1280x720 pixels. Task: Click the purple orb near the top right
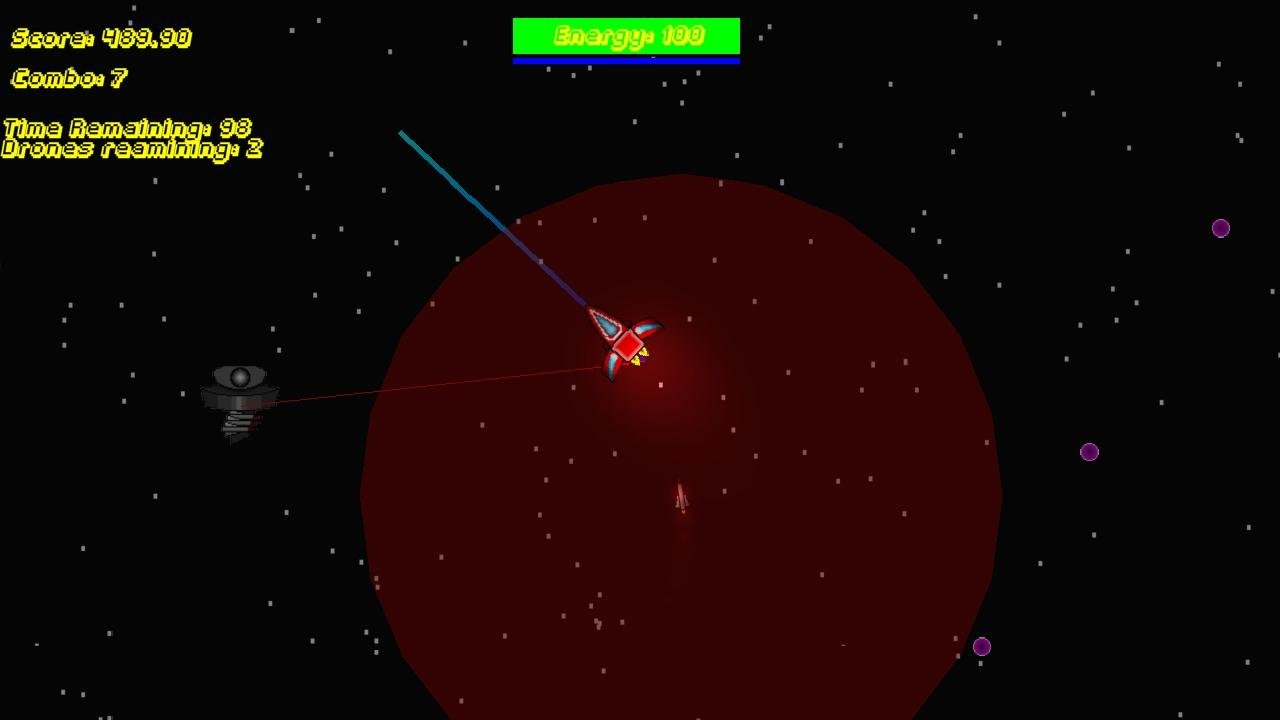pyautogui.click(x=1219, y=228)
